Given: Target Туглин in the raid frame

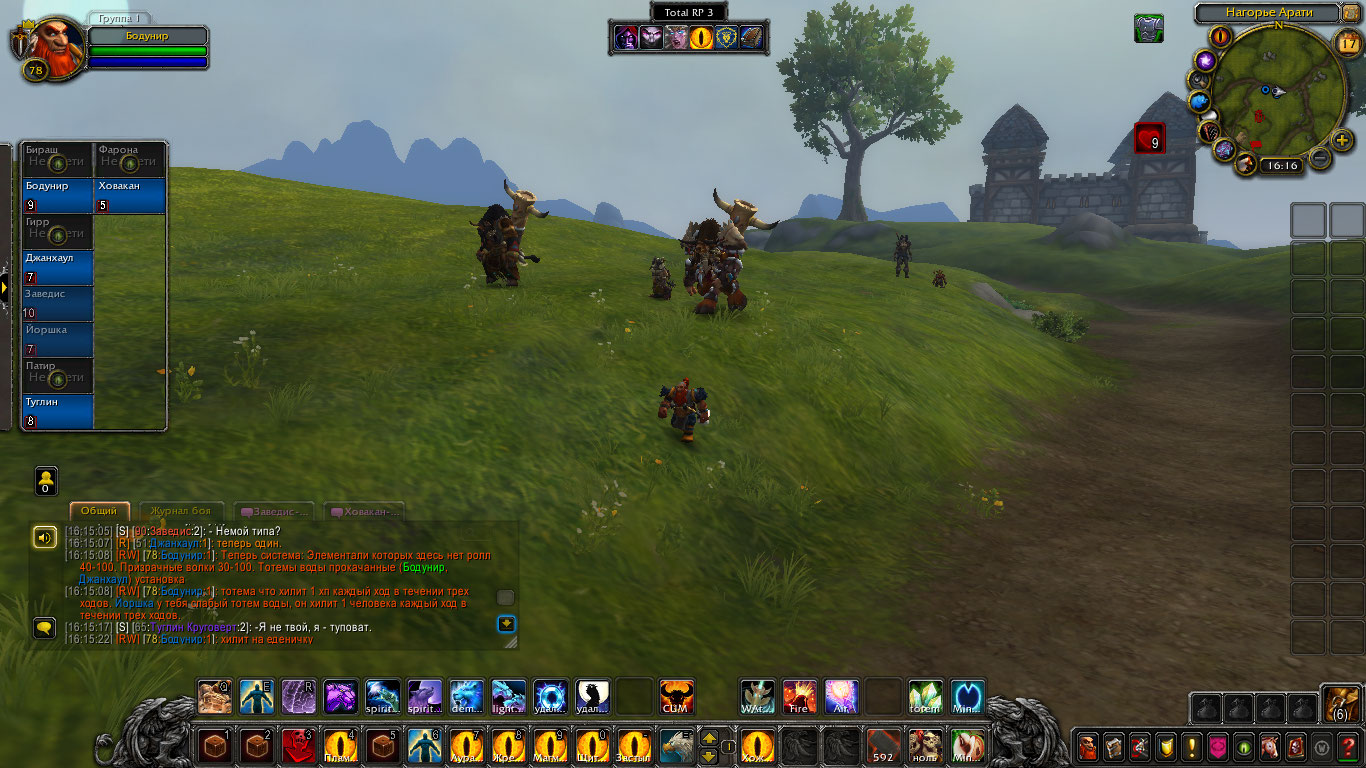Looking at the screenshot, I should point(58,411).
